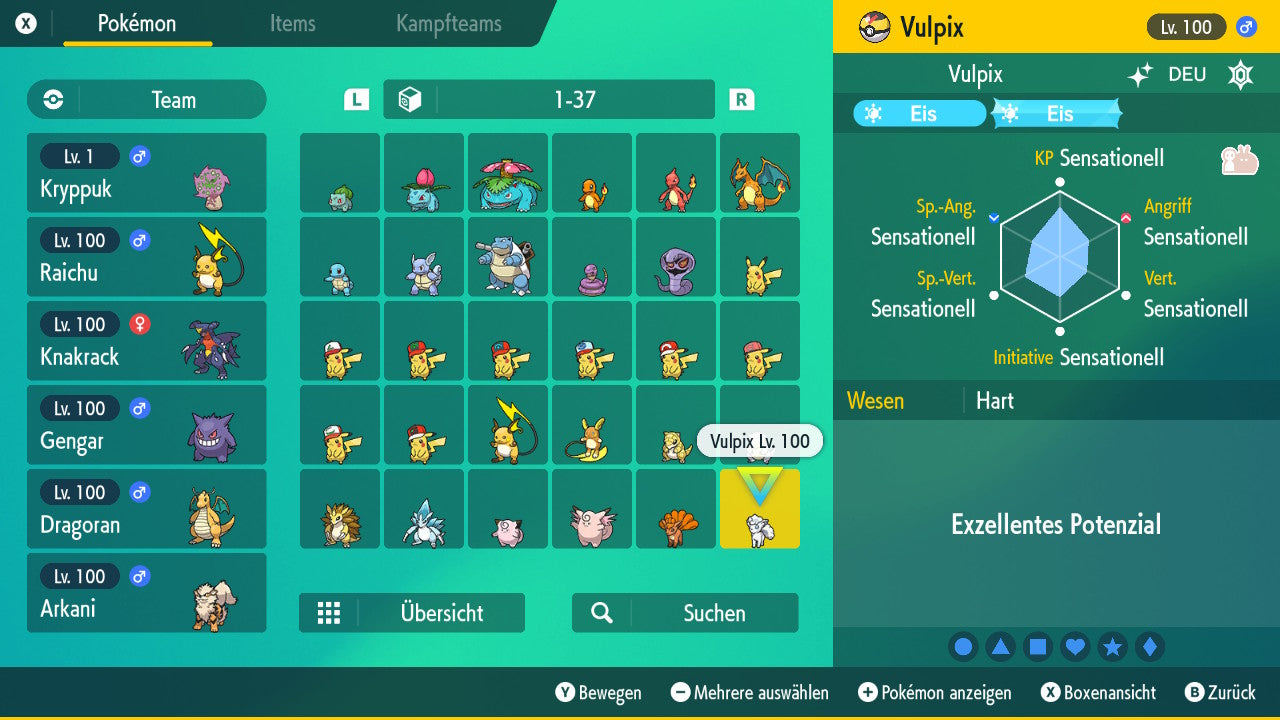The image size is (1280, 720).
Task: Click the circular arrows icon on the Team button
Action: [51, 99]
